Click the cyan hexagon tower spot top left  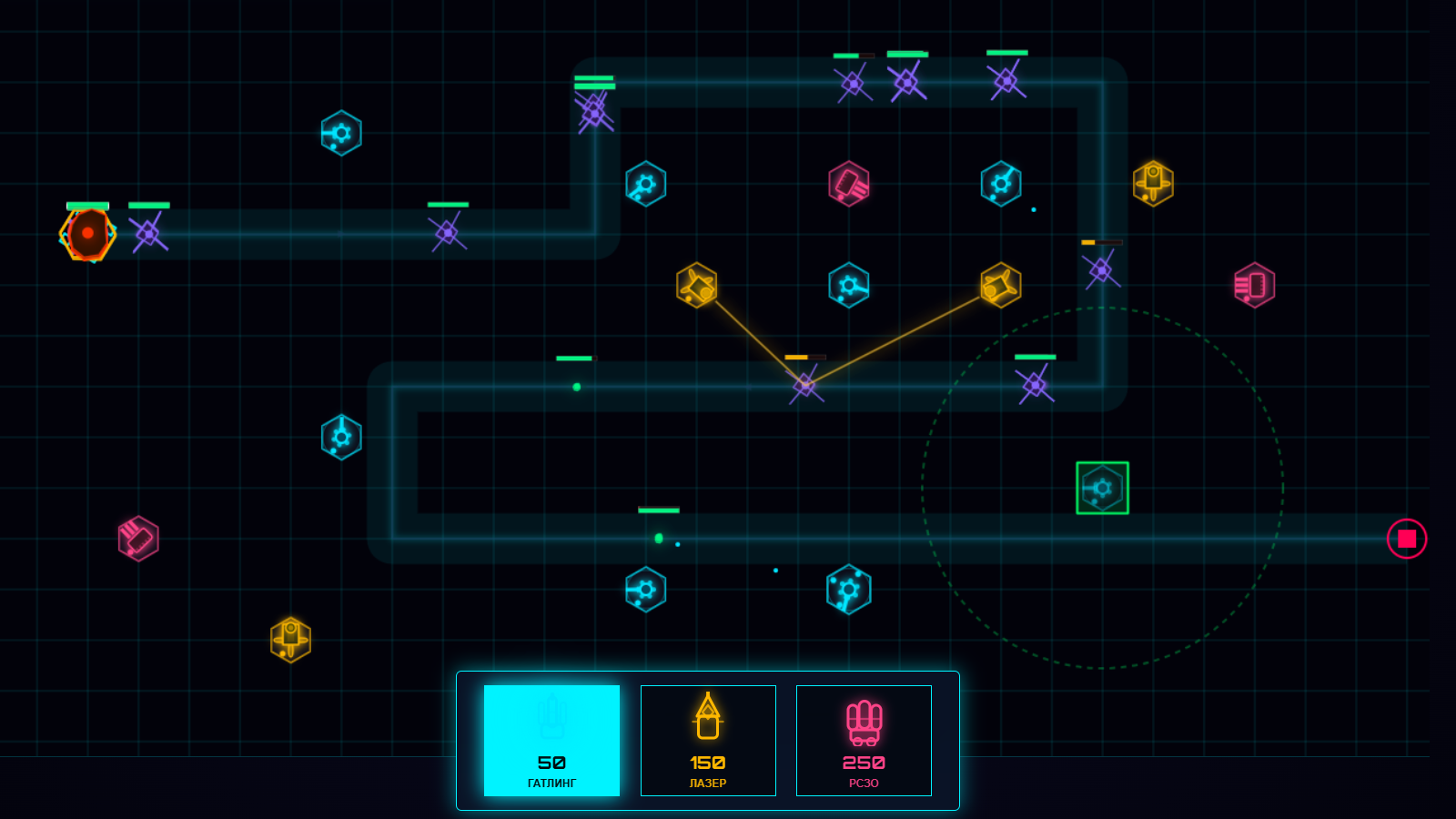pos(341,133)
